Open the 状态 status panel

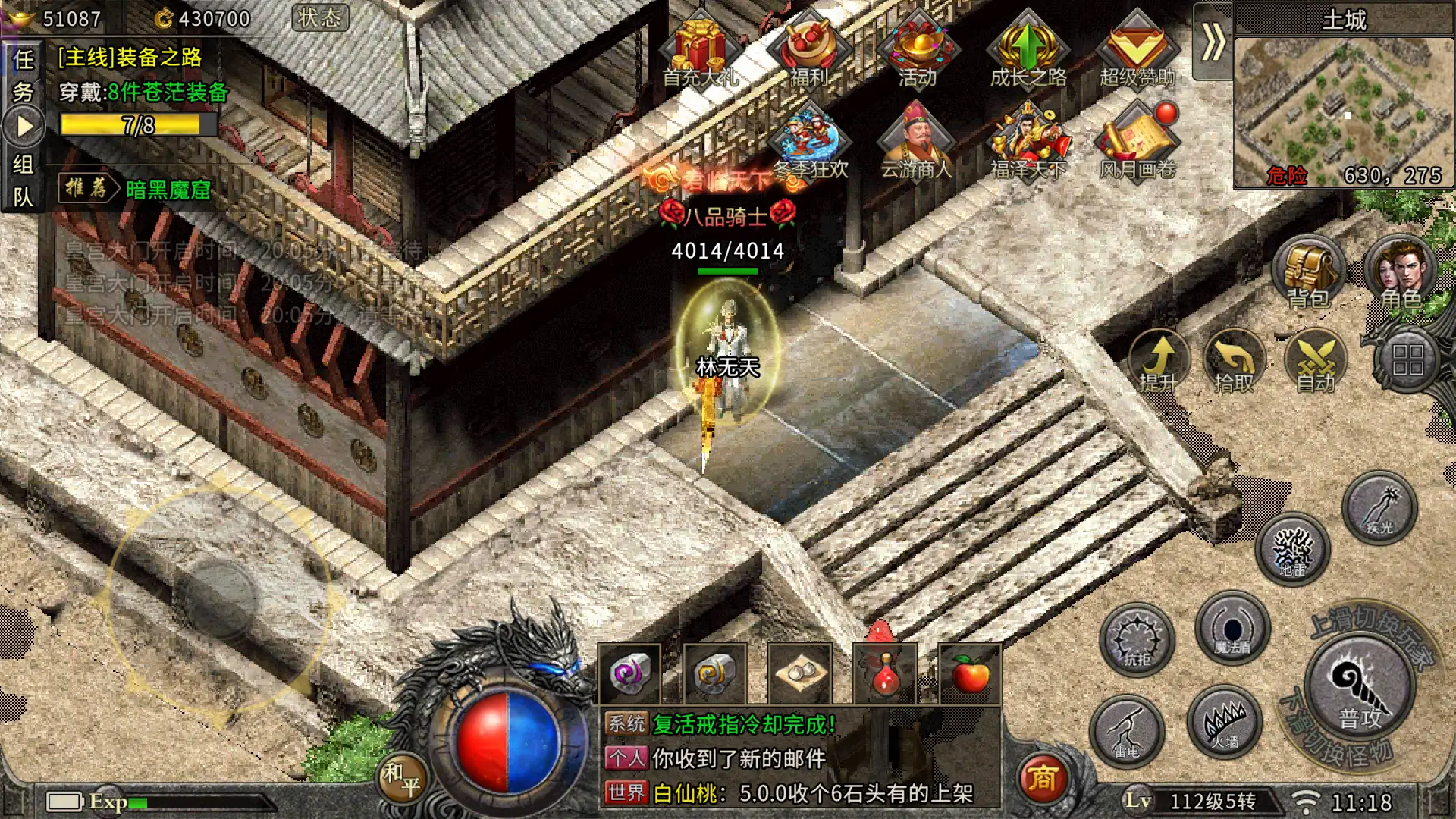coord(320,18)
